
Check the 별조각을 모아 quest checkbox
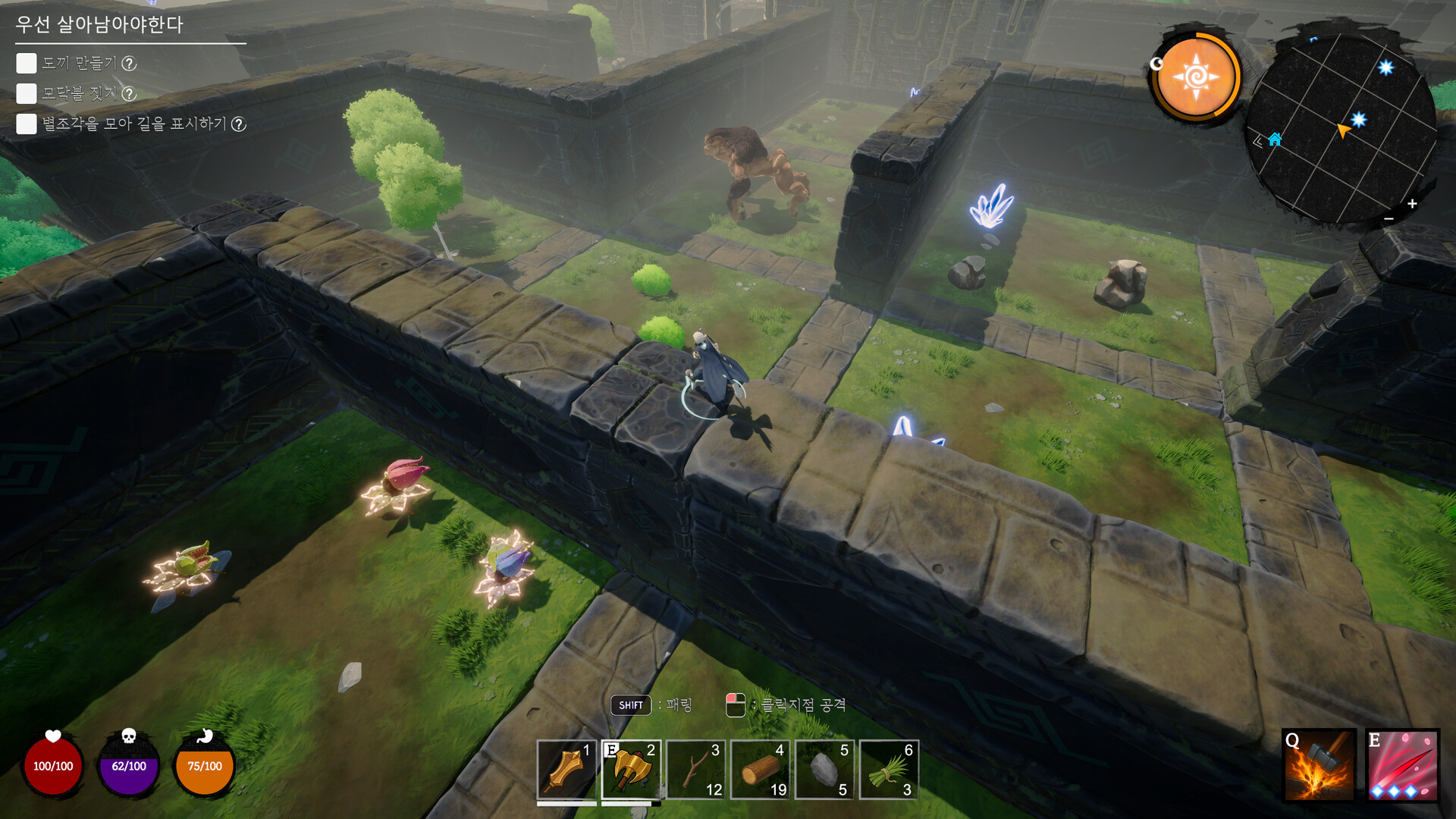pyautogui.click(x=26, y=124)
